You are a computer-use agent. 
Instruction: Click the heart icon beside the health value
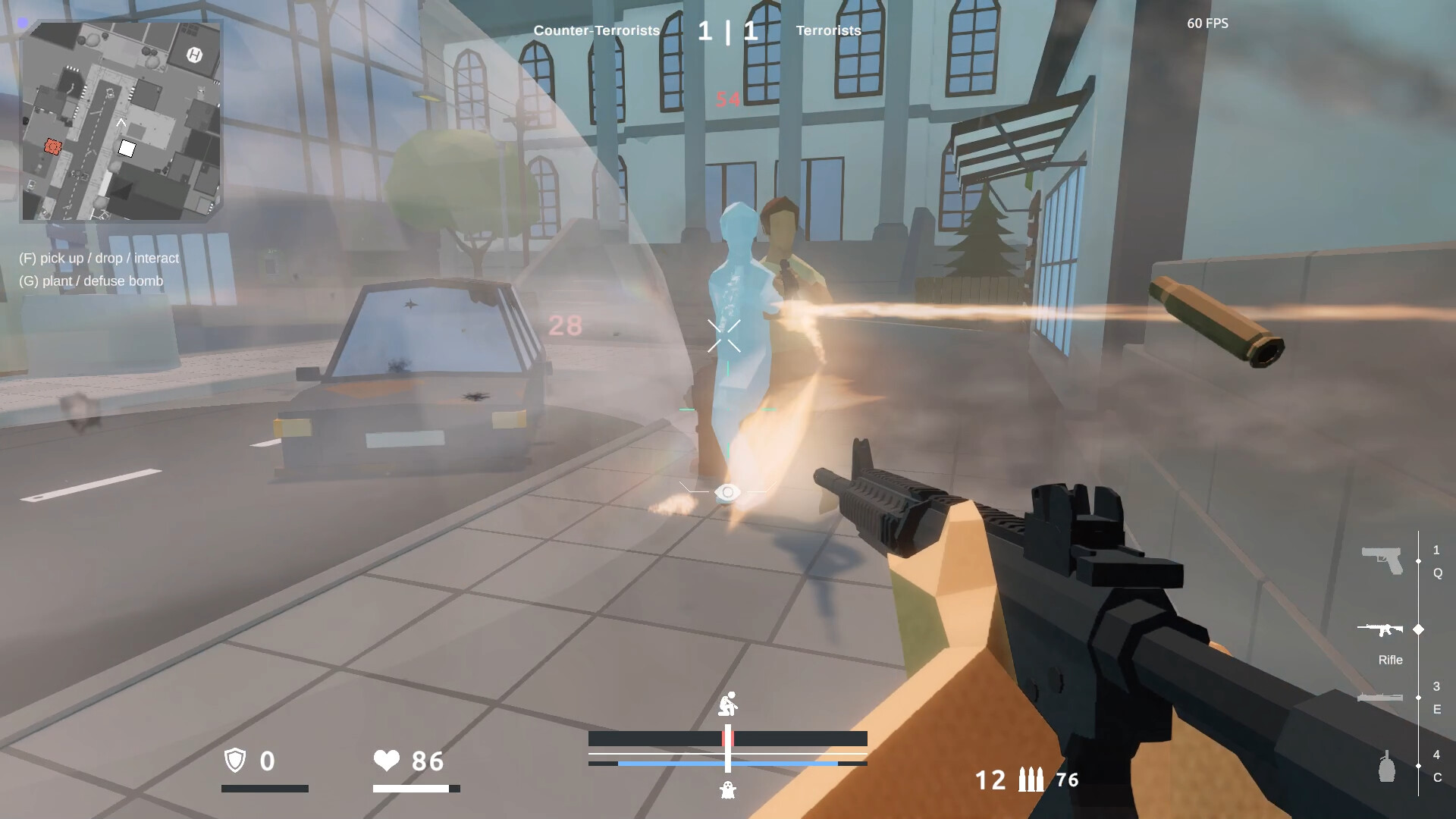click(388, 761)
